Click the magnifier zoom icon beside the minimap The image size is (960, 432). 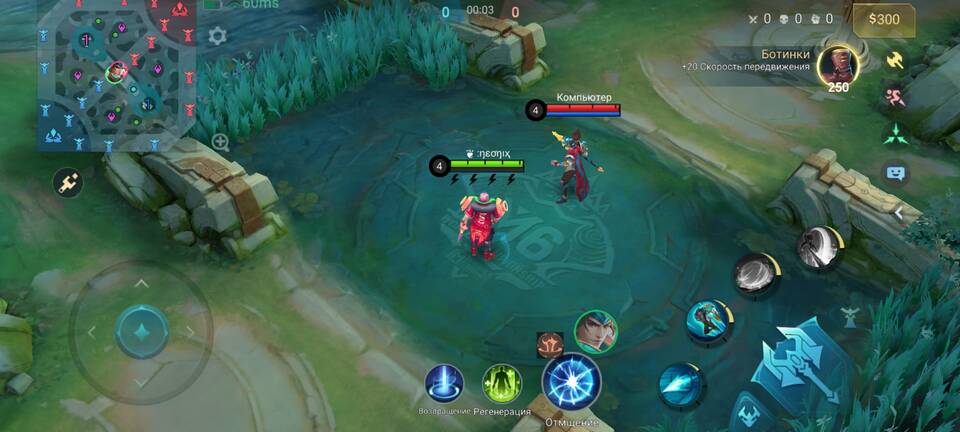coord(220,142)
